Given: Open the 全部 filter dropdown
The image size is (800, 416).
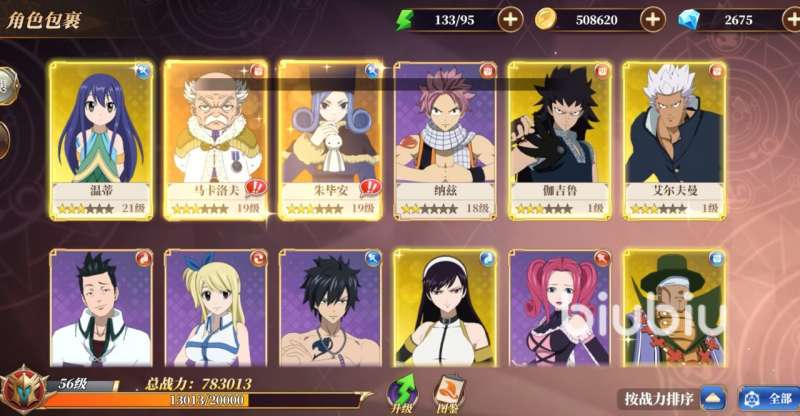Looking at the screenshot, I should click(768, 399).
